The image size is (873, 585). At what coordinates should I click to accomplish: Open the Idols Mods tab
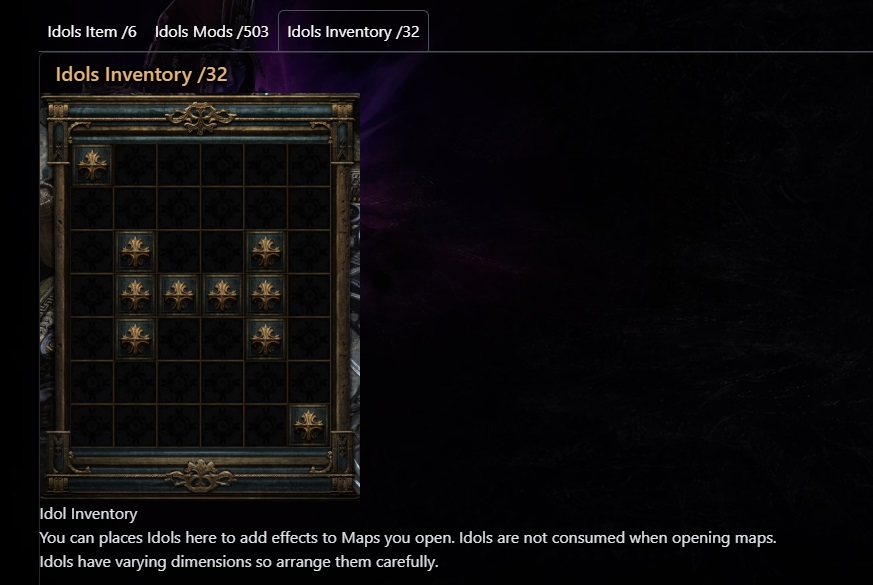click(x=211, y=31)
